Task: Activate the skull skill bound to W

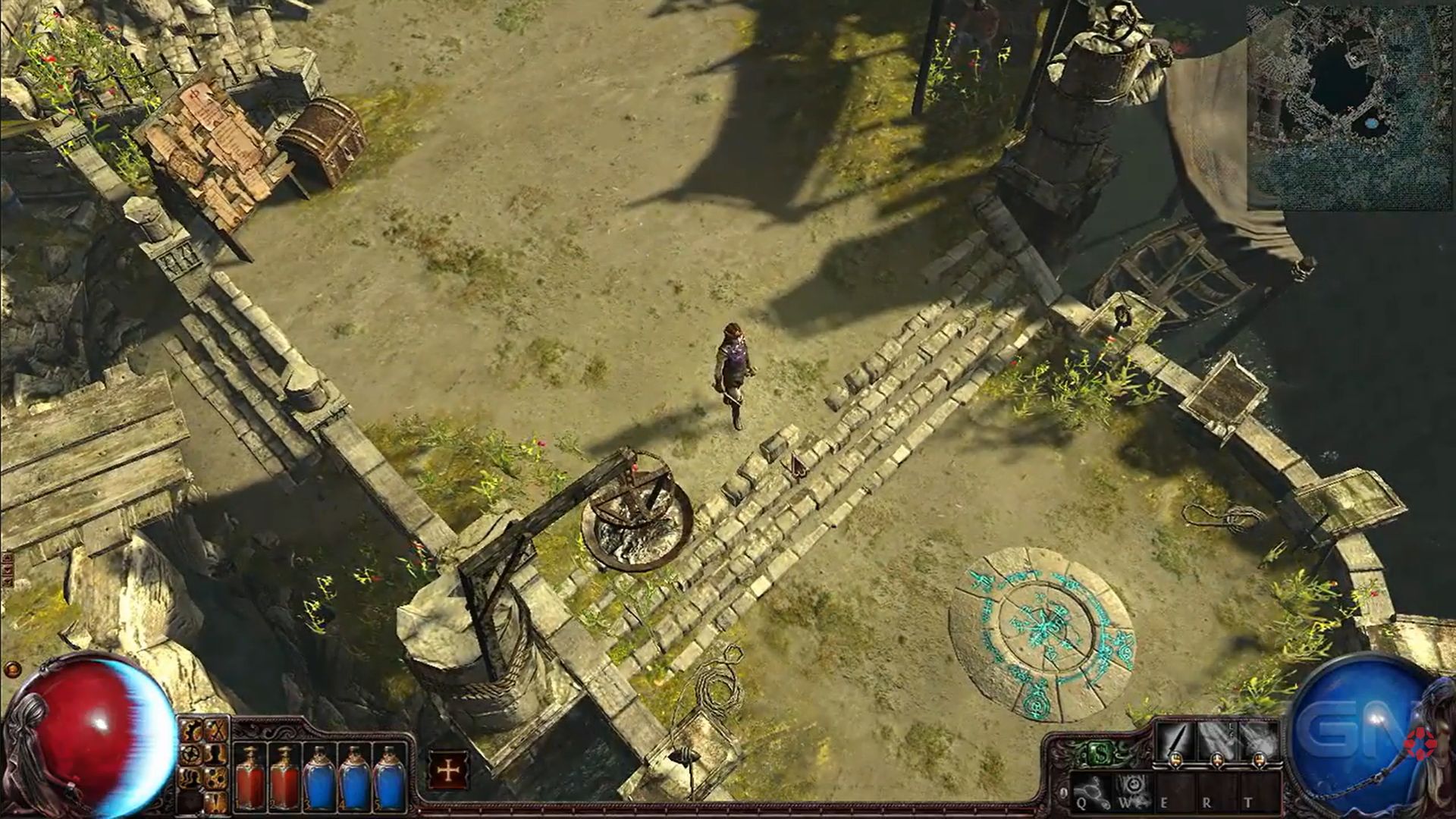Action: pyautogui.click(x=1133, y=789)
